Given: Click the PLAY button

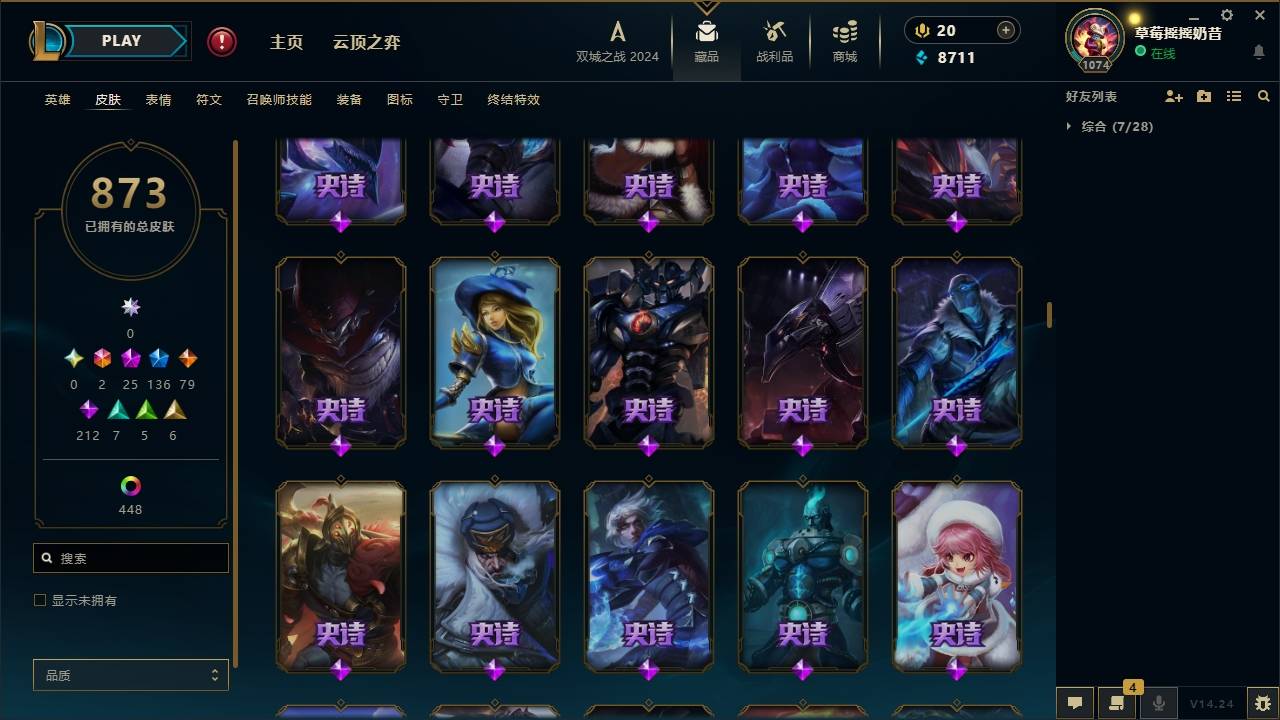Looking at the screenshot, I should pos(121,41).
